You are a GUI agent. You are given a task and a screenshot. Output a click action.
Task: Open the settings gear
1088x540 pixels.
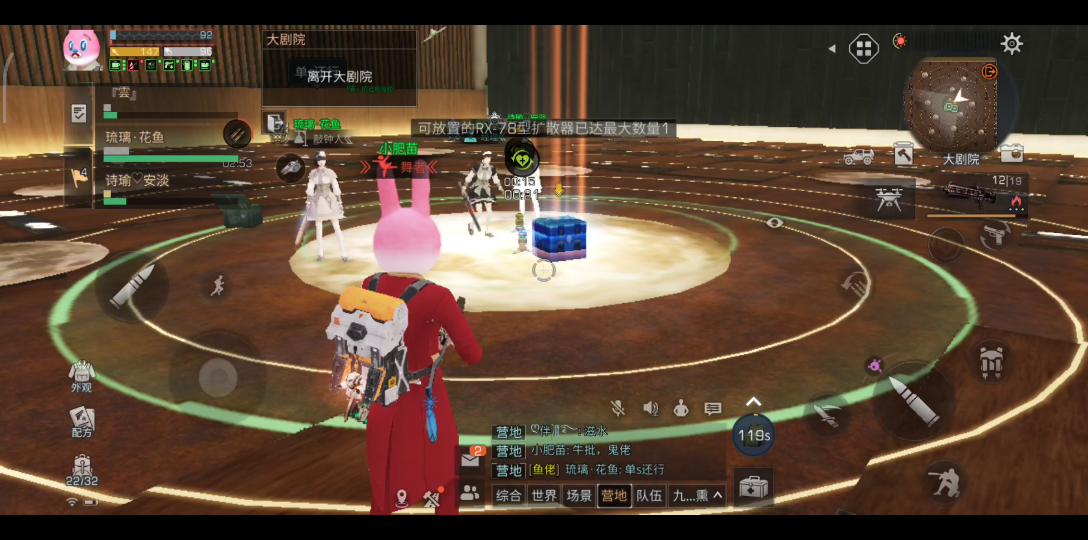(1012, 43)
